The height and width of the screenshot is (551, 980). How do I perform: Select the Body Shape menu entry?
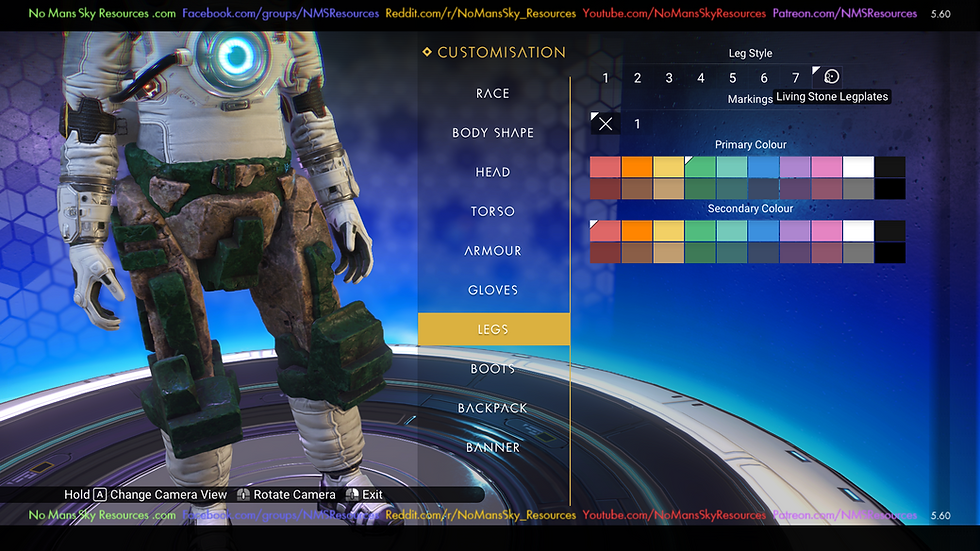(x=493, y=133)
